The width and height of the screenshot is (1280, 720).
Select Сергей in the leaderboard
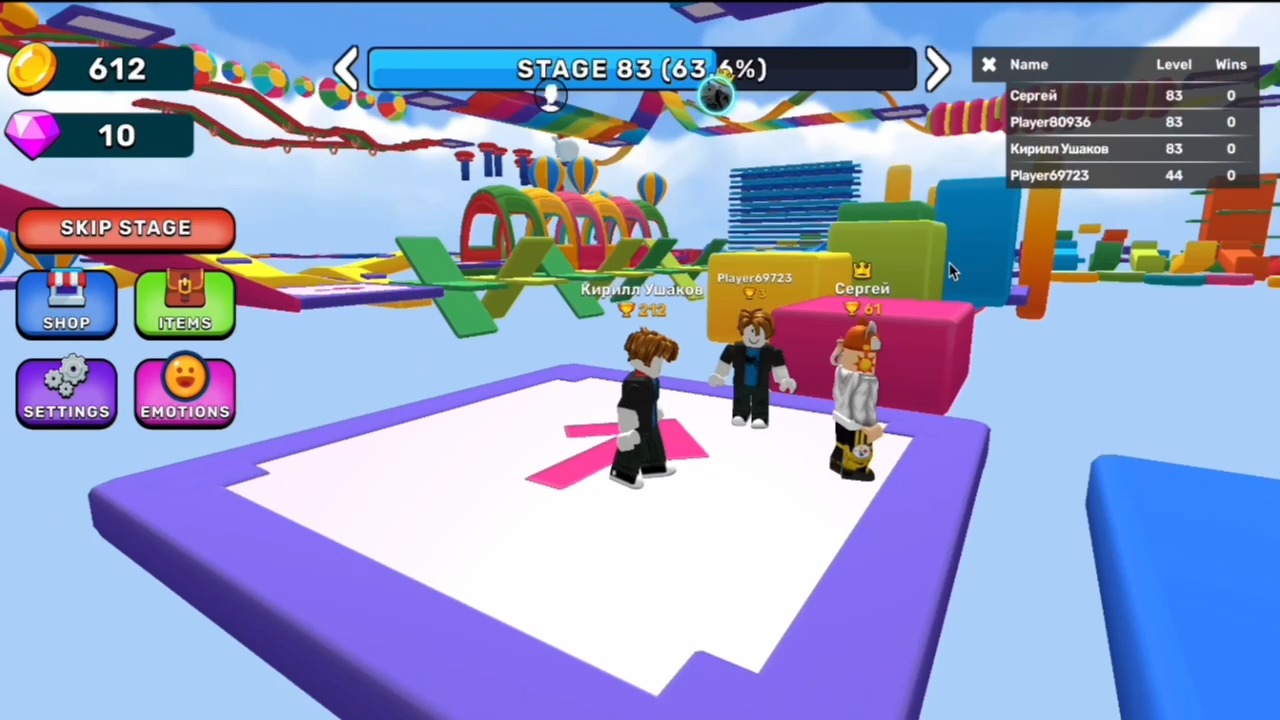point(1033,95)
